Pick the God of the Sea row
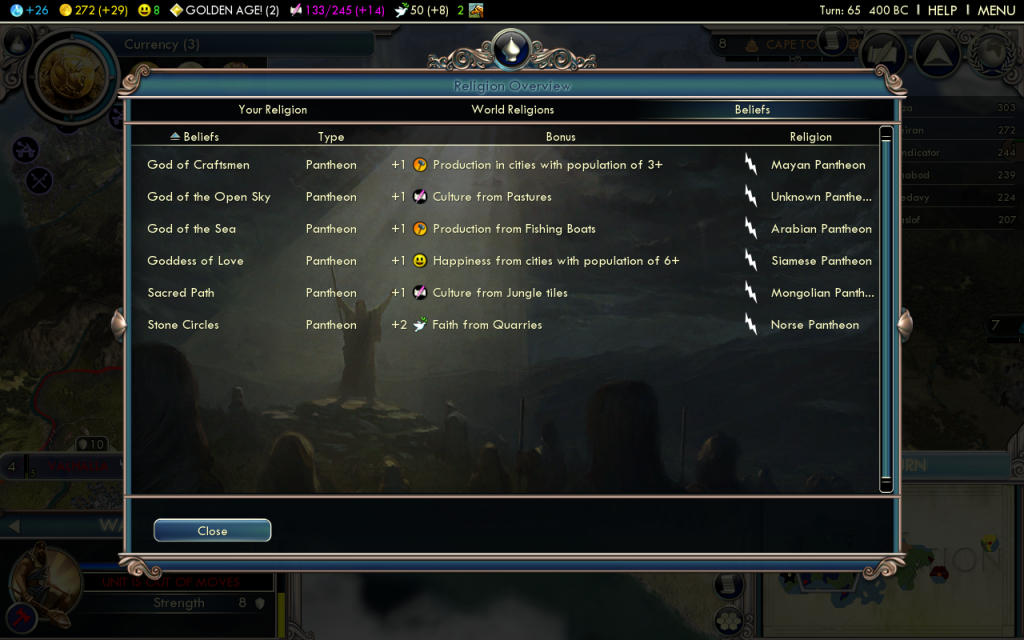 (x=191, y=229)
